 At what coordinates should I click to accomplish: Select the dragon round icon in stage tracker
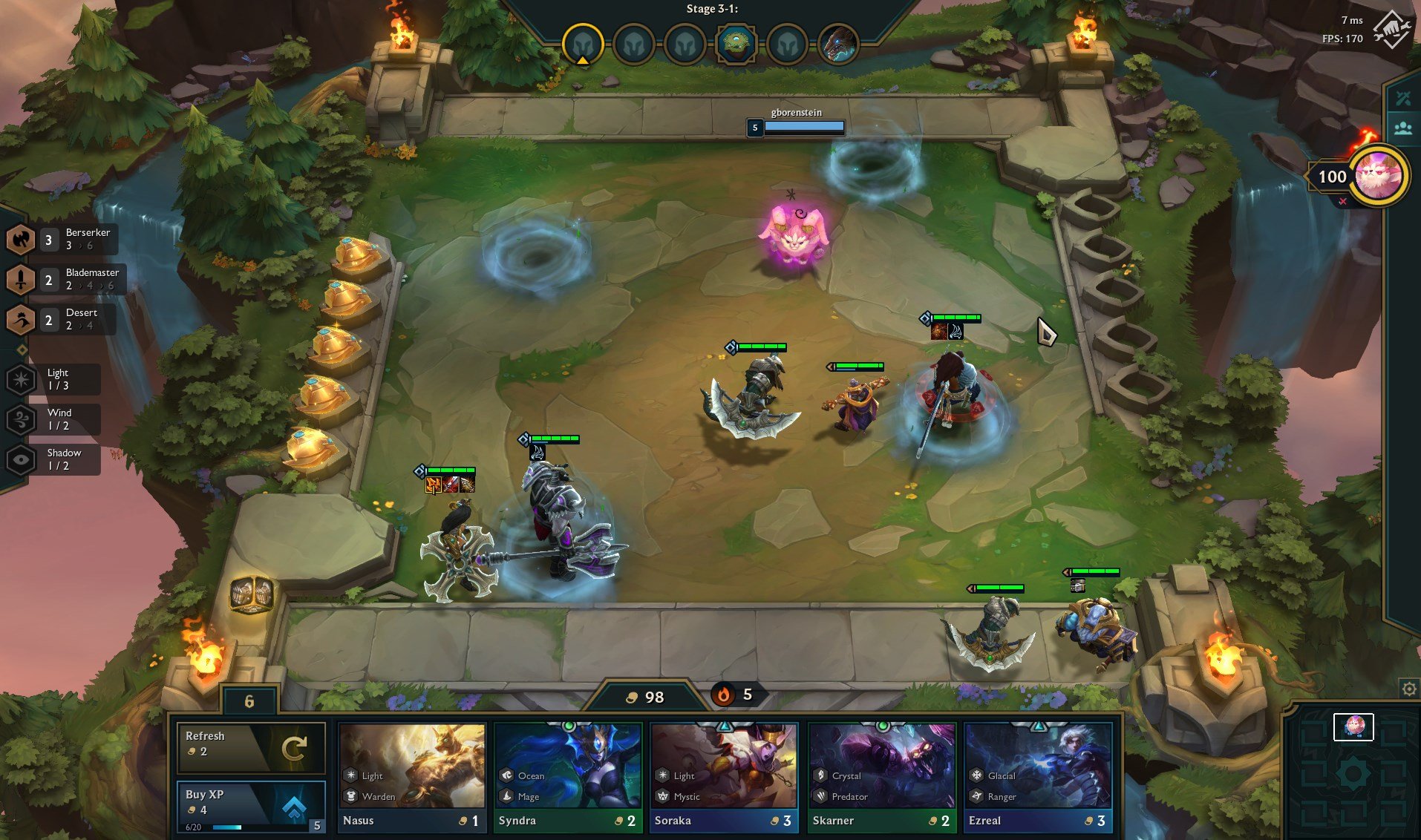coord(838,44)
